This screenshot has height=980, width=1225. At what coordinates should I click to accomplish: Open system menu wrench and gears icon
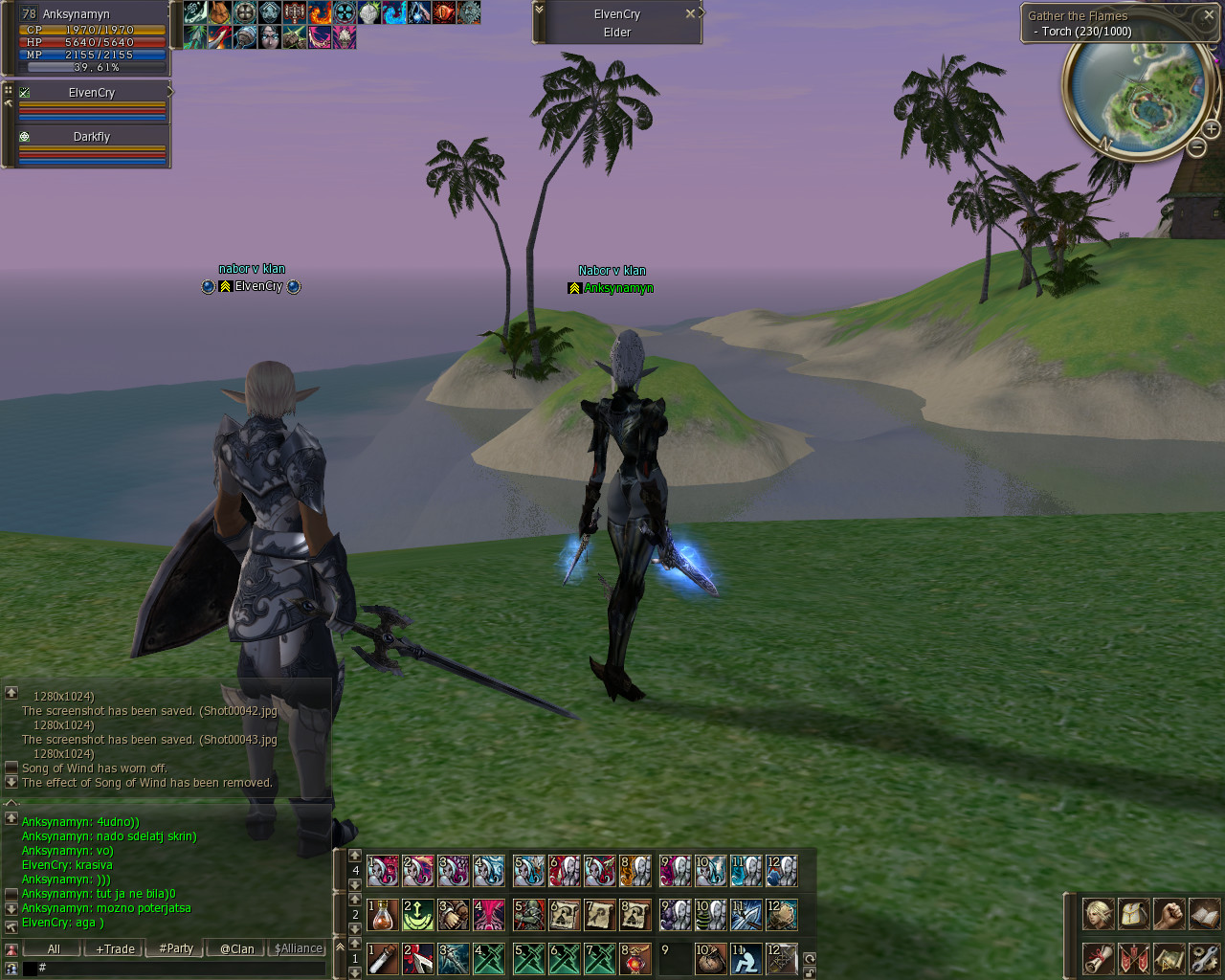pyautogui.click(x=1204, y=958)
